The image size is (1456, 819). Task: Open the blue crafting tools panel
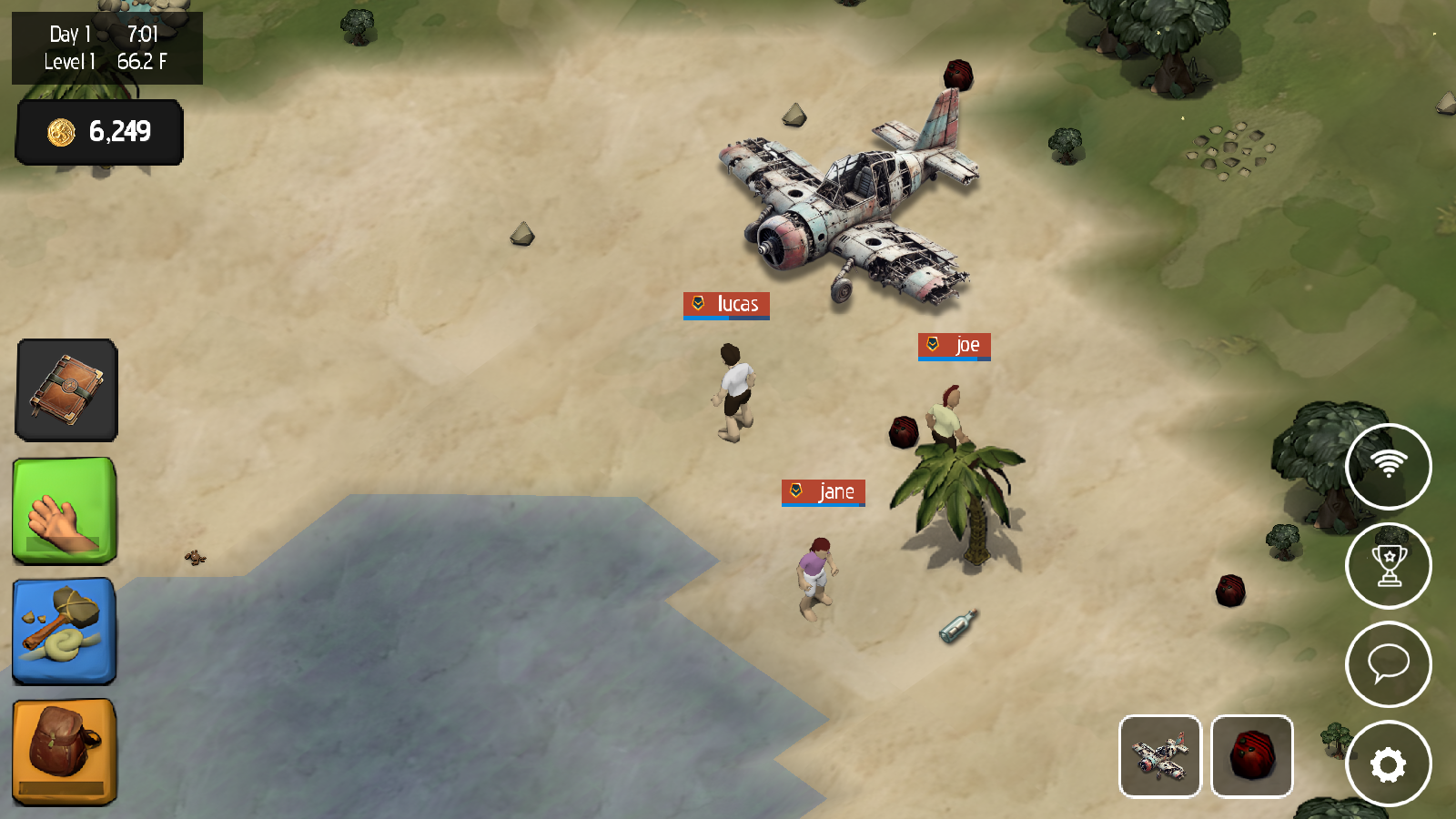click(x=63, y=632)
